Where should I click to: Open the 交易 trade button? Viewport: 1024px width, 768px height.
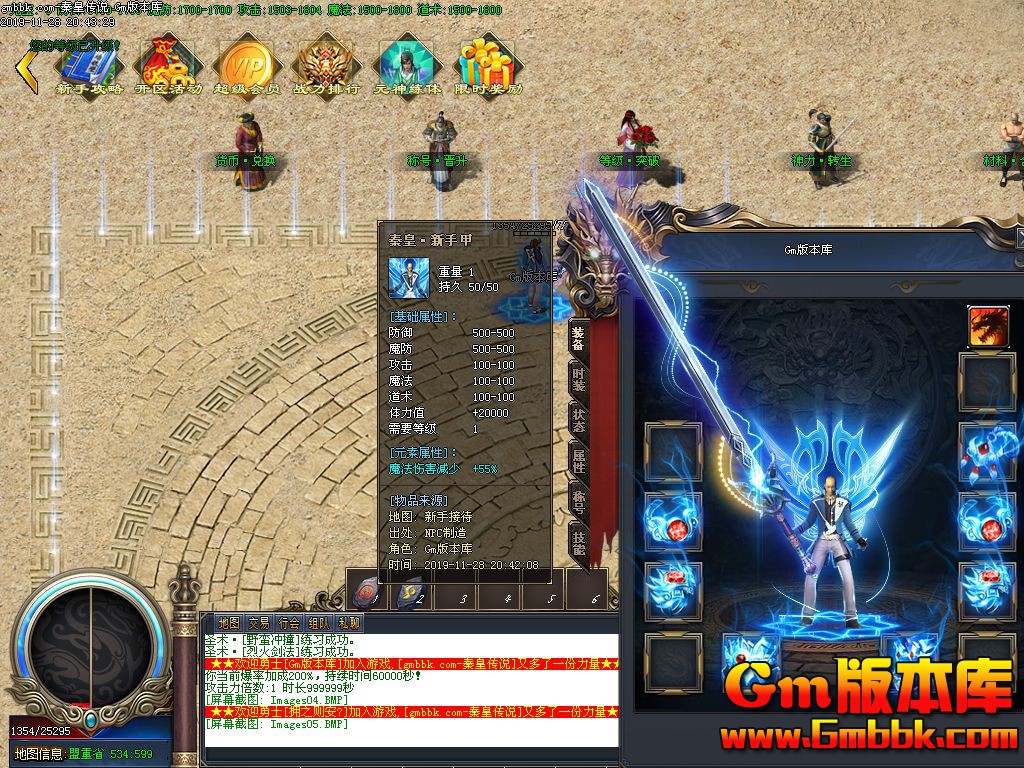(x=259, y=623)
